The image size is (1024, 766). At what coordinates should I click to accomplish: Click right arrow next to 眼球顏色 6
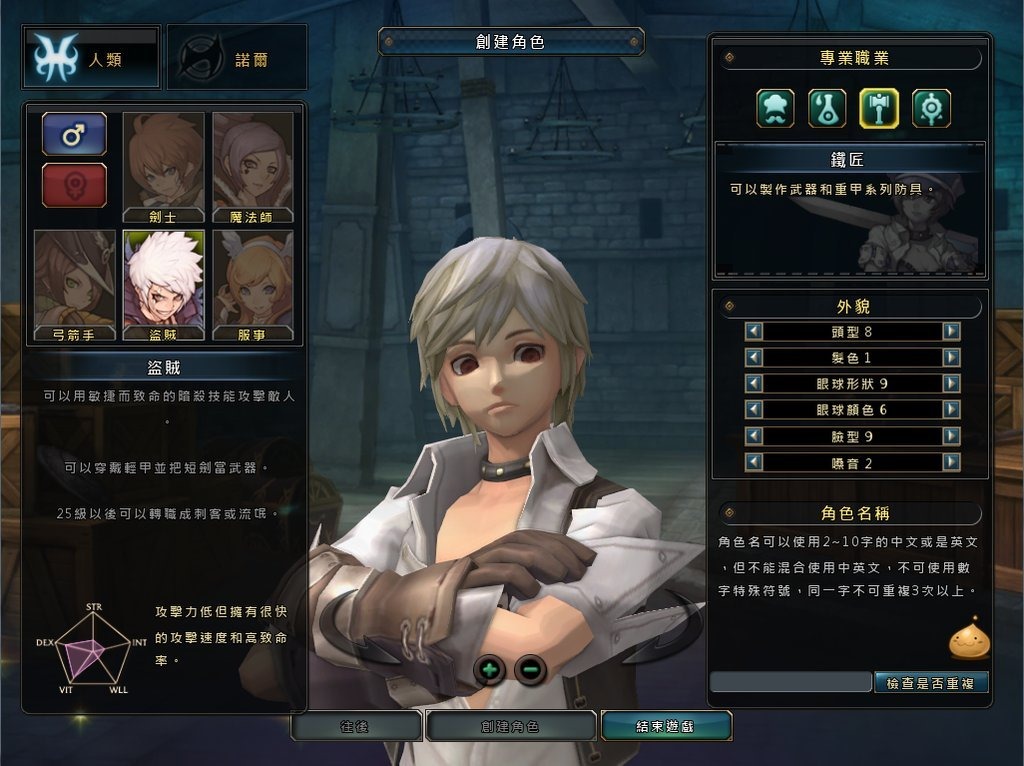pyautogui.click(x=951, y=409)
